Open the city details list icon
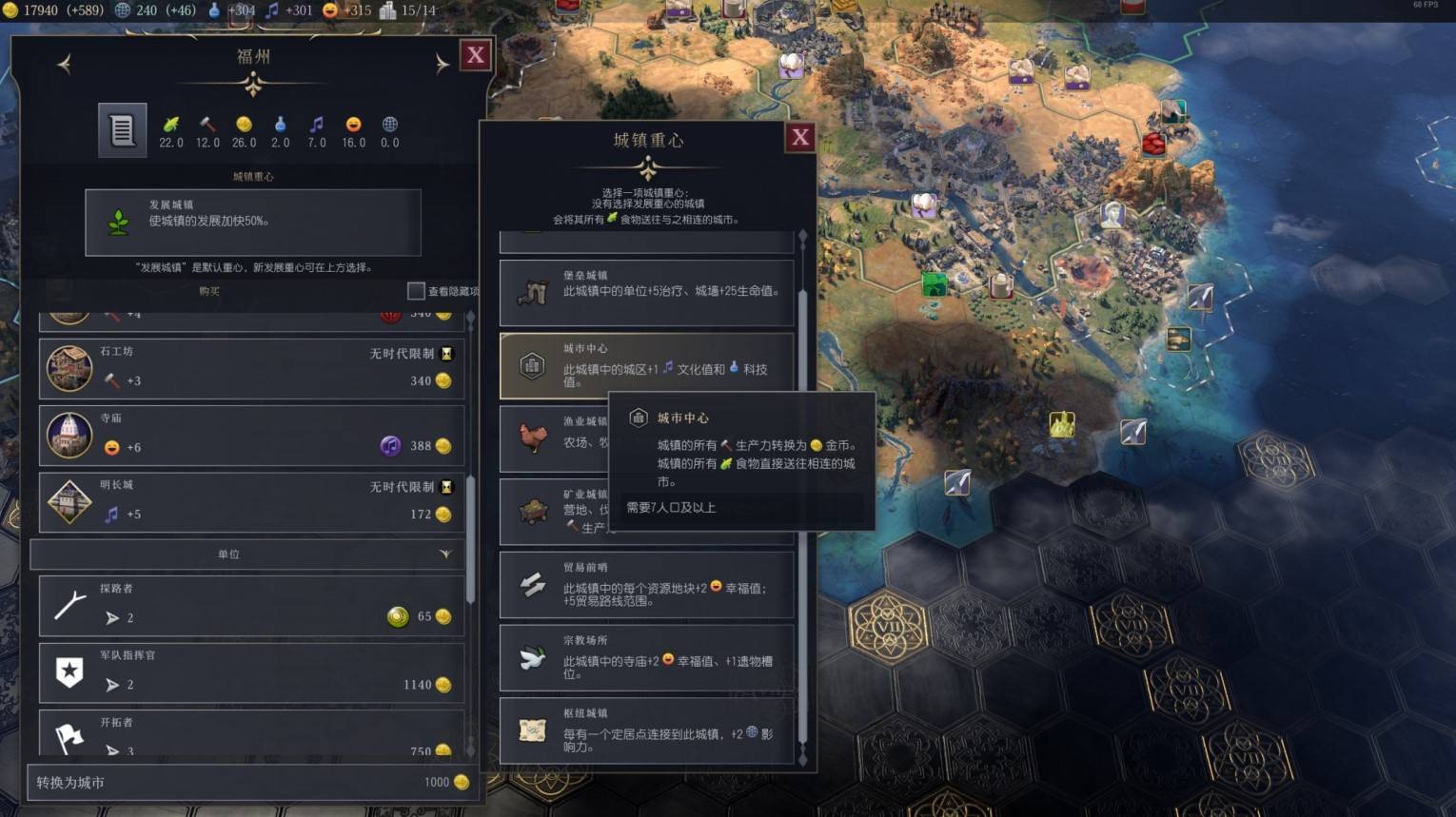The height and width of the screenshot is (817, 1456). coord(122,129)
